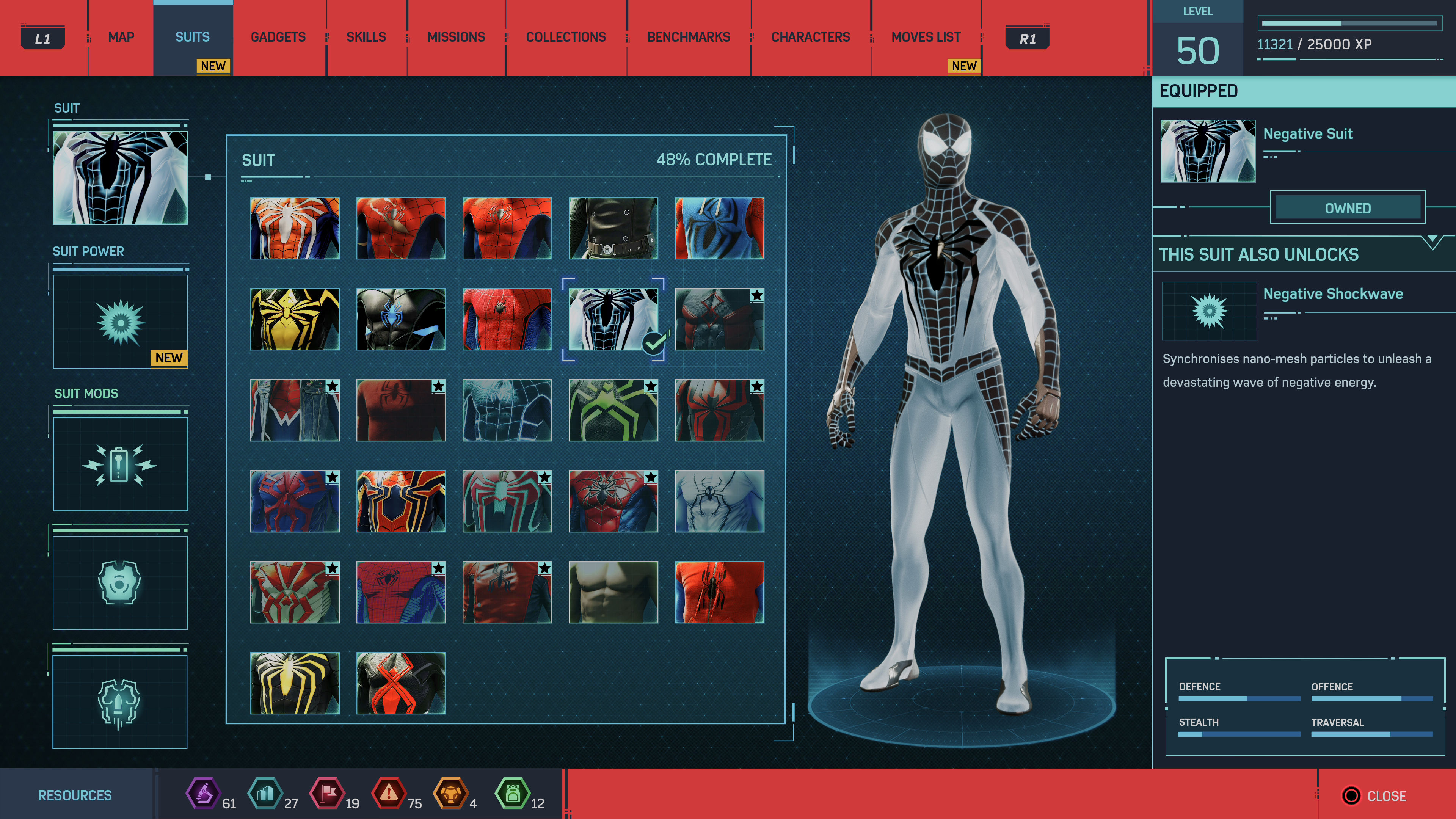1456x819 pixels.
Task: Select the blue Scarlet Spider hoodie suit
Action: 719,228
